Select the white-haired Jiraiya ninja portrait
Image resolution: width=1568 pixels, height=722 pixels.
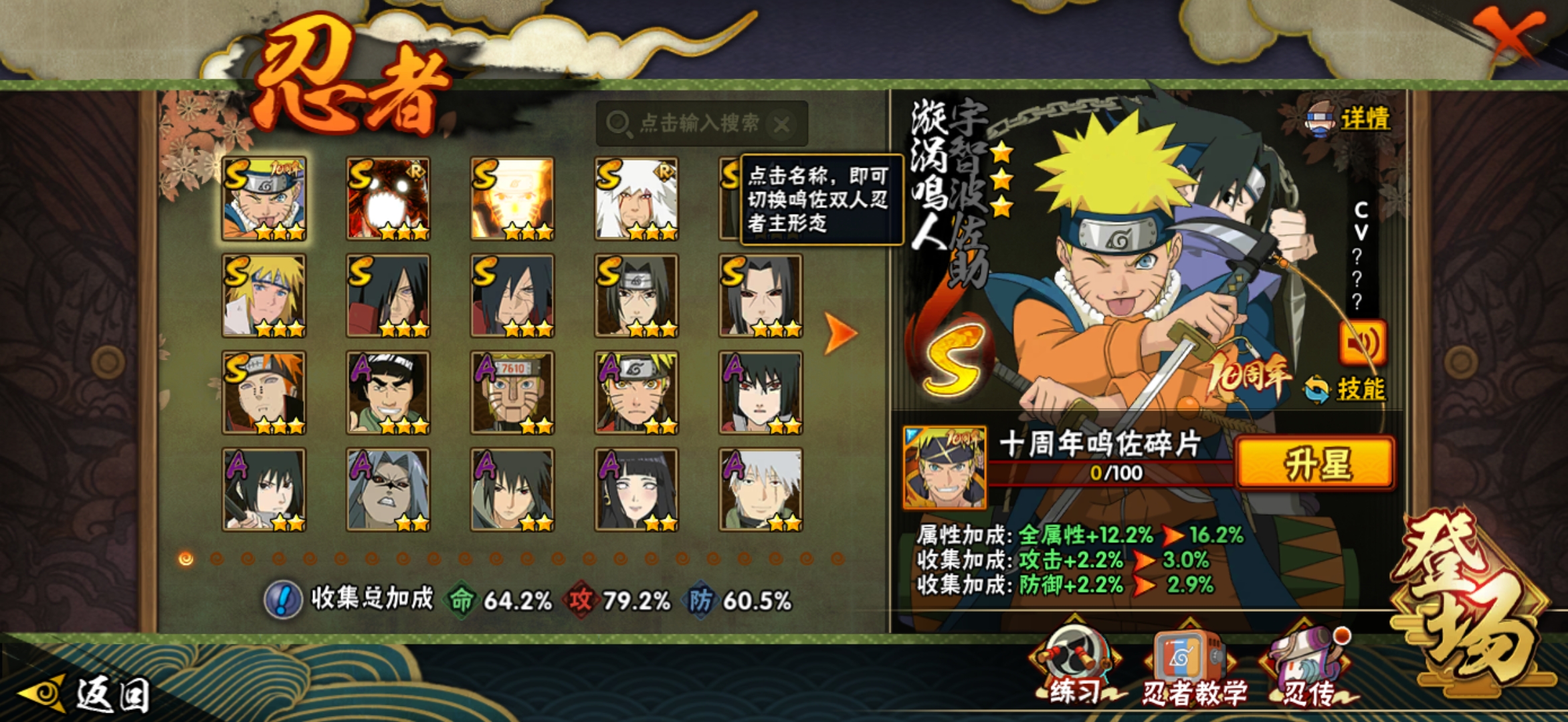(636, 199)
